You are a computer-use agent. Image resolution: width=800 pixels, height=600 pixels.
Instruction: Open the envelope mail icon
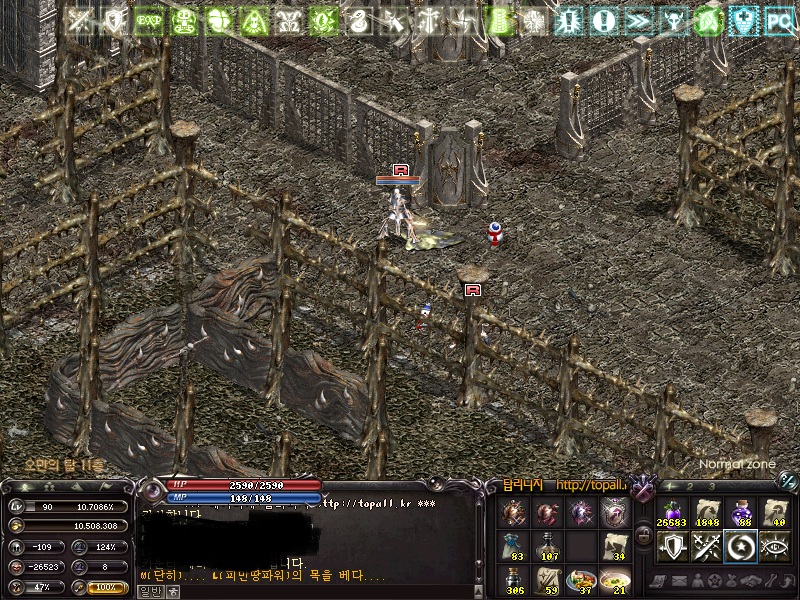[x=680, y=580]
